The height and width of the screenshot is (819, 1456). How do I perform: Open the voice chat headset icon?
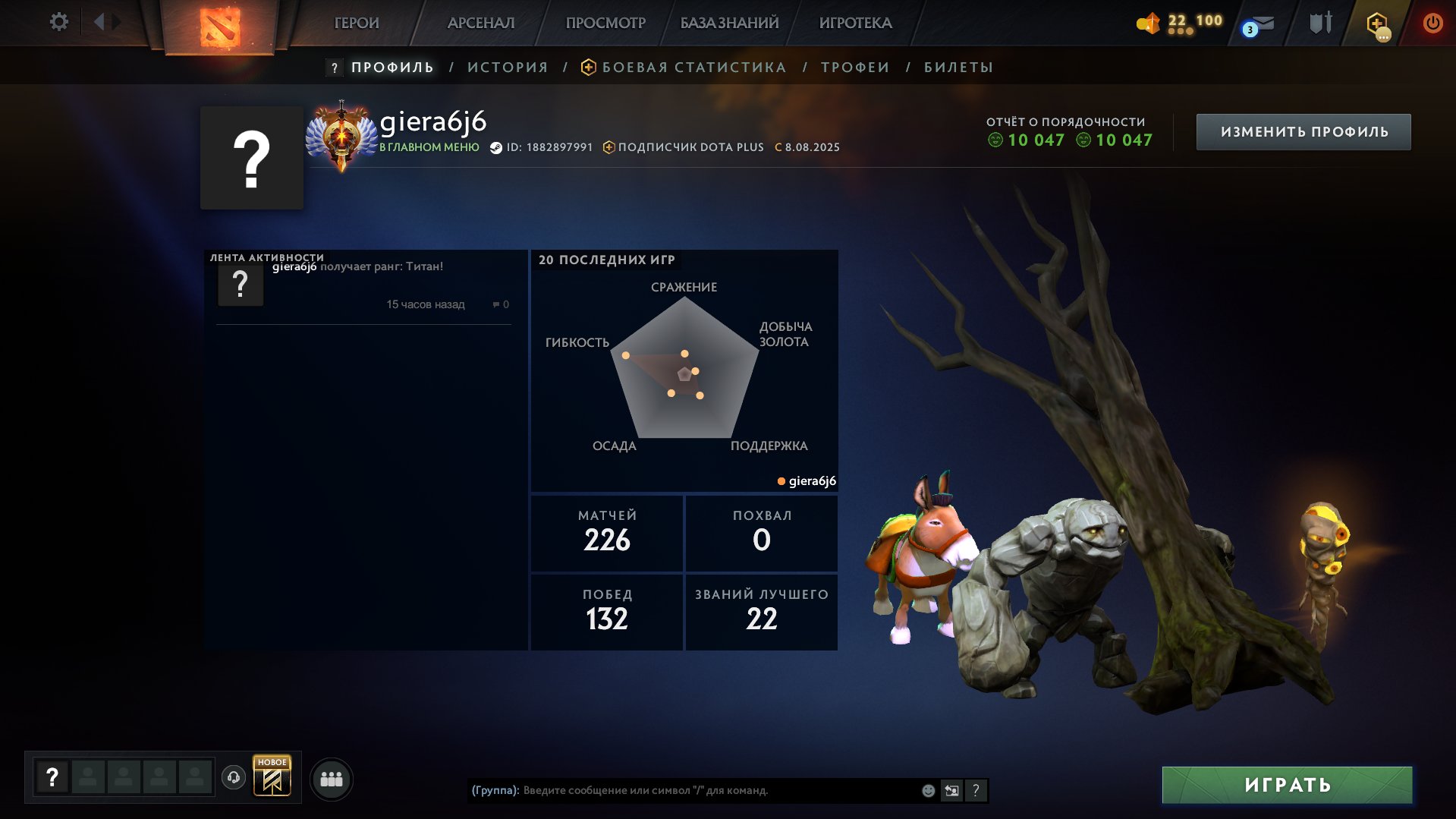[235, 777]
